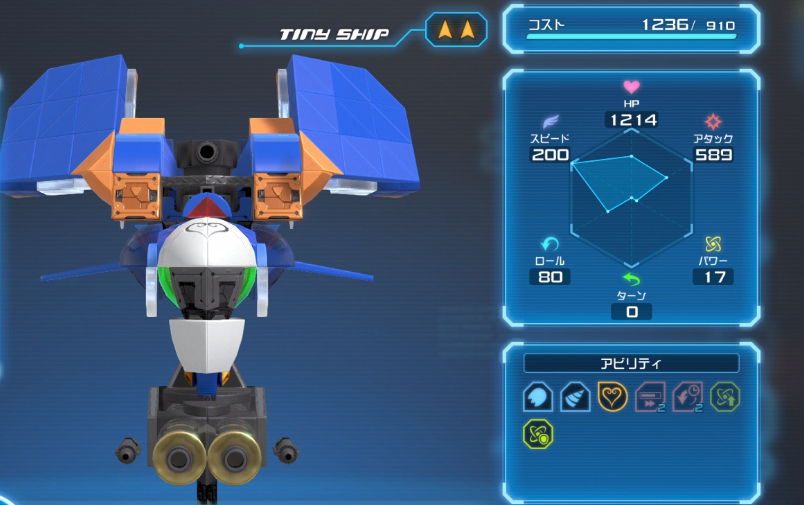Choose the green orbit up-arrow ability

725,397
